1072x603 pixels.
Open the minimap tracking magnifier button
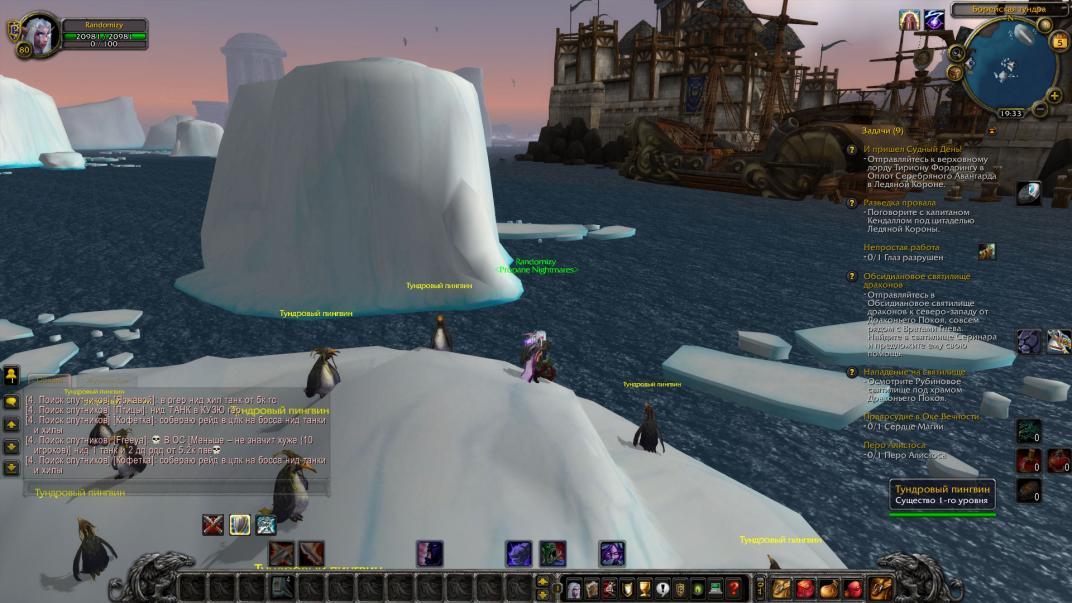[958, 53]
